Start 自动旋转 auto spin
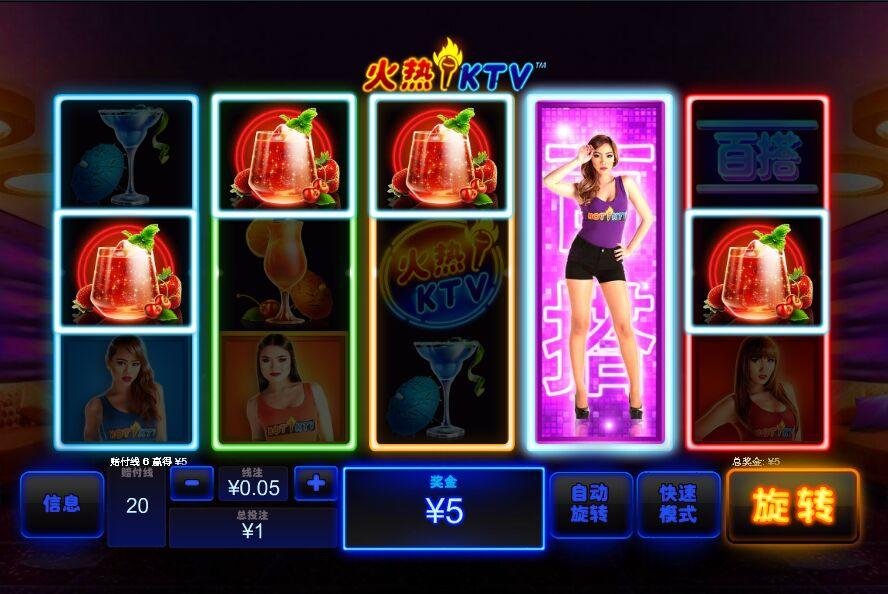 590,504
